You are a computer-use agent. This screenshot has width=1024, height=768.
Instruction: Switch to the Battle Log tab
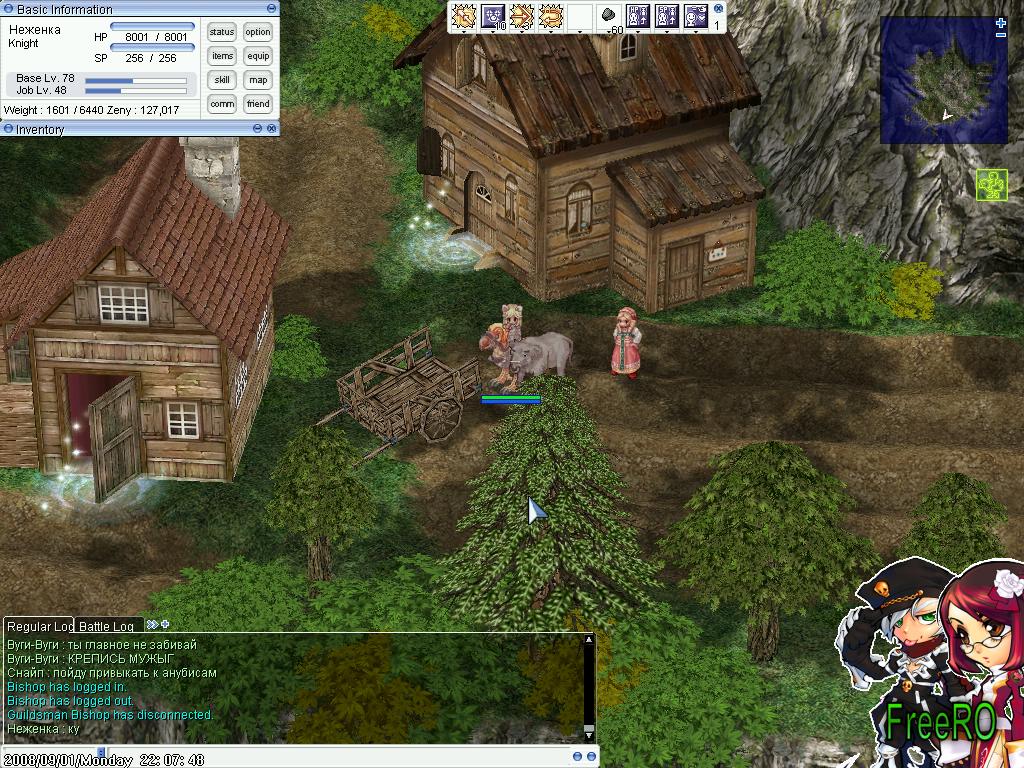tap(106, 626)
